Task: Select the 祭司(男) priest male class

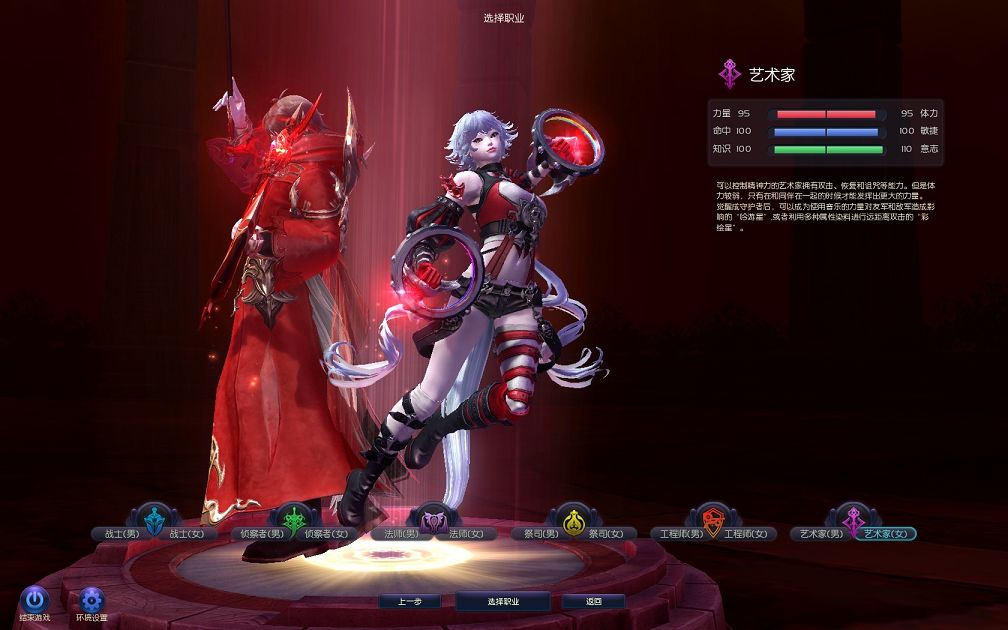Action: (x=537, y=534)
